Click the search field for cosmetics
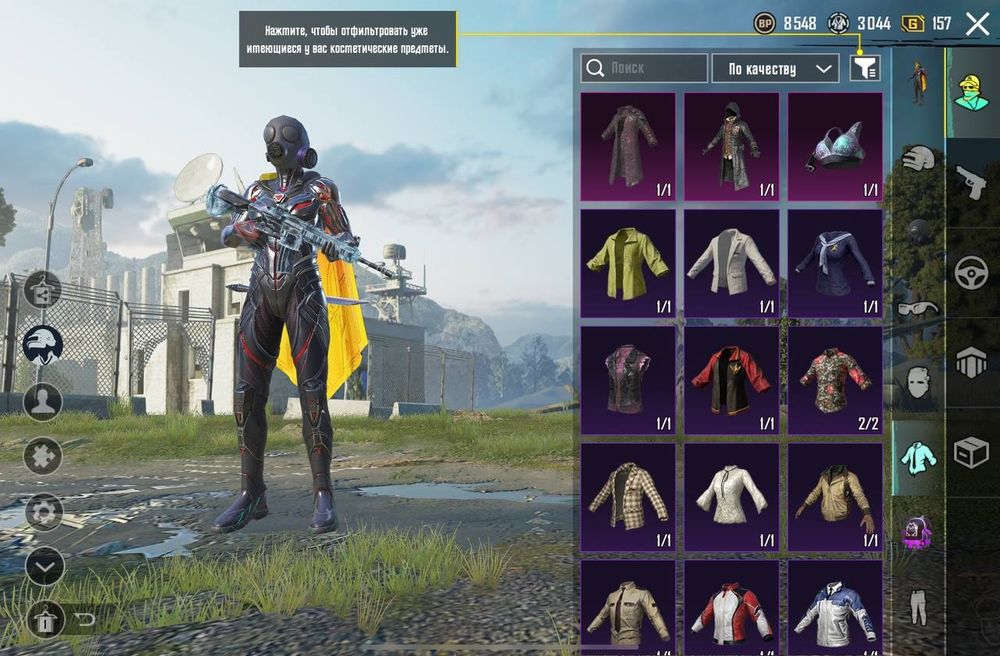The image size is (1000, 656). [644, 68]
